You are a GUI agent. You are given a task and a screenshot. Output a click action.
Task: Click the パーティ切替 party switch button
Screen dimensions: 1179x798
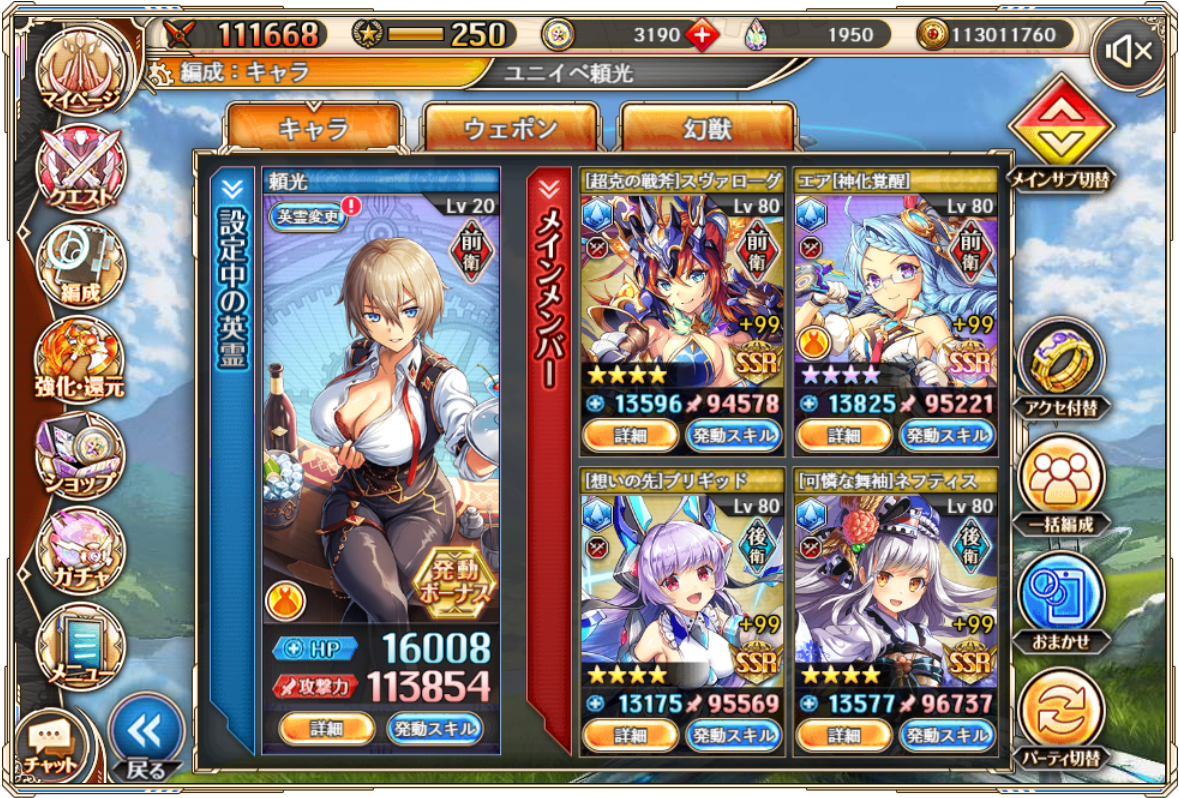pyautogui.click(x=1061, y=714)
